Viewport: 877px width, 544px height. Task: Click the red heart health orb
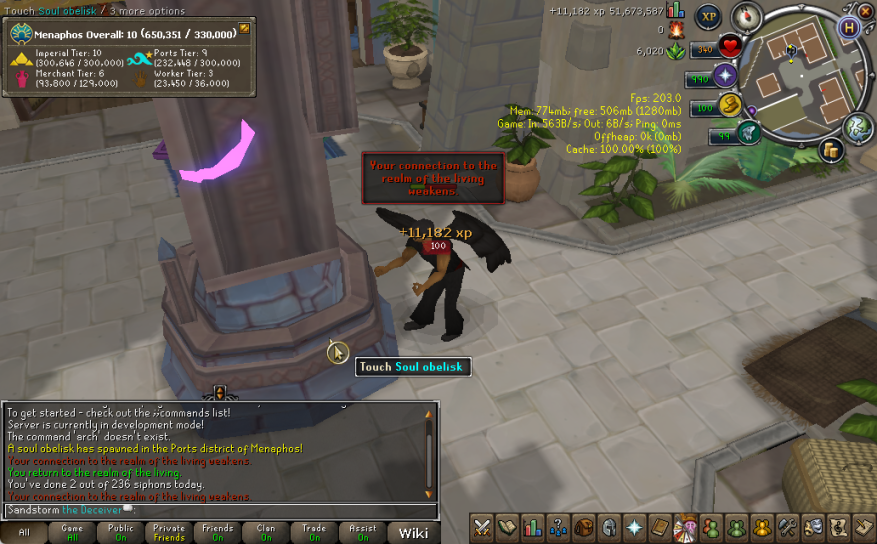(x=730, y=46)
